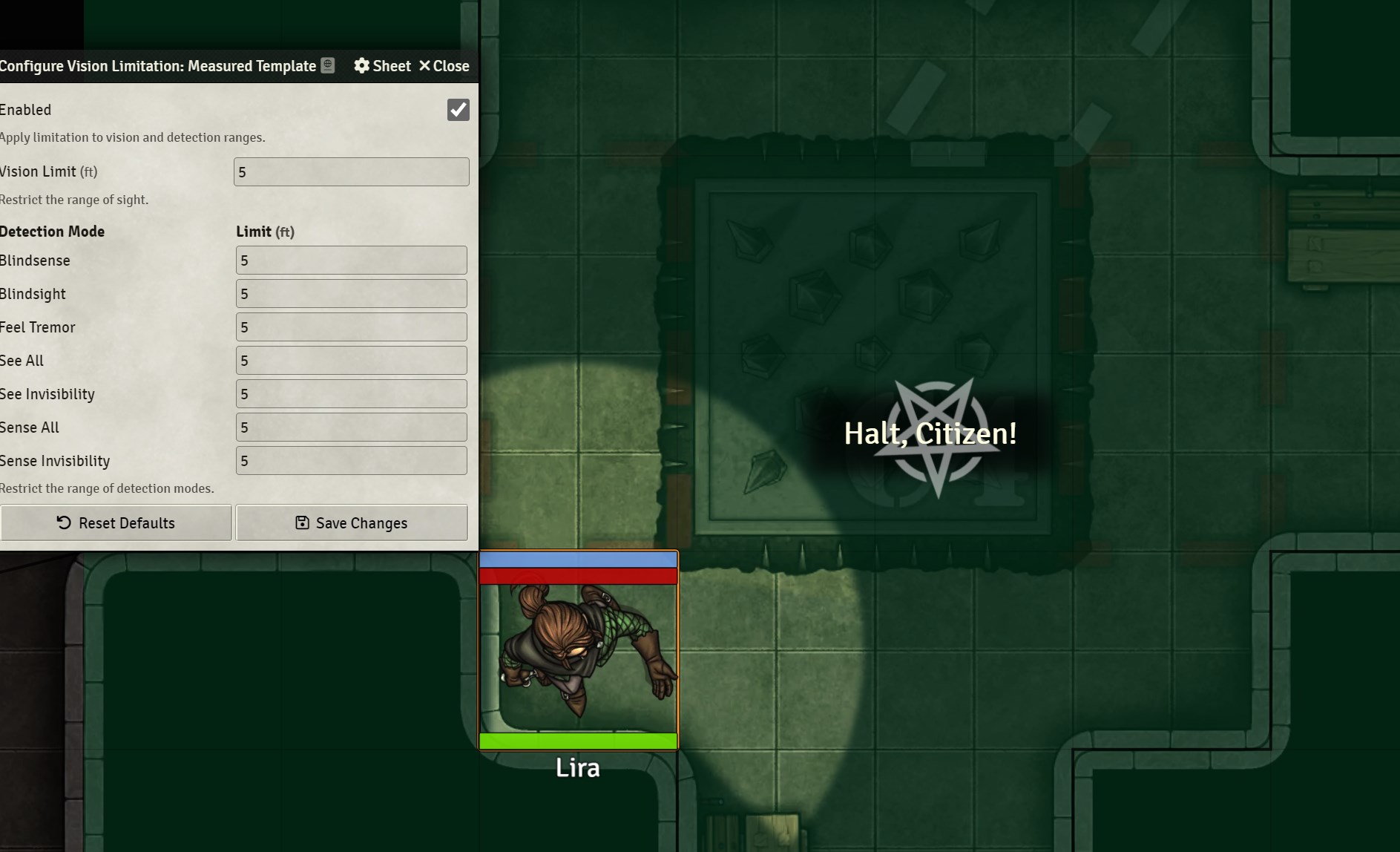Viewport: 1400px width, 852px height.
Task: Click inside the Vision Limit input field
Action: tap(351, 171)
